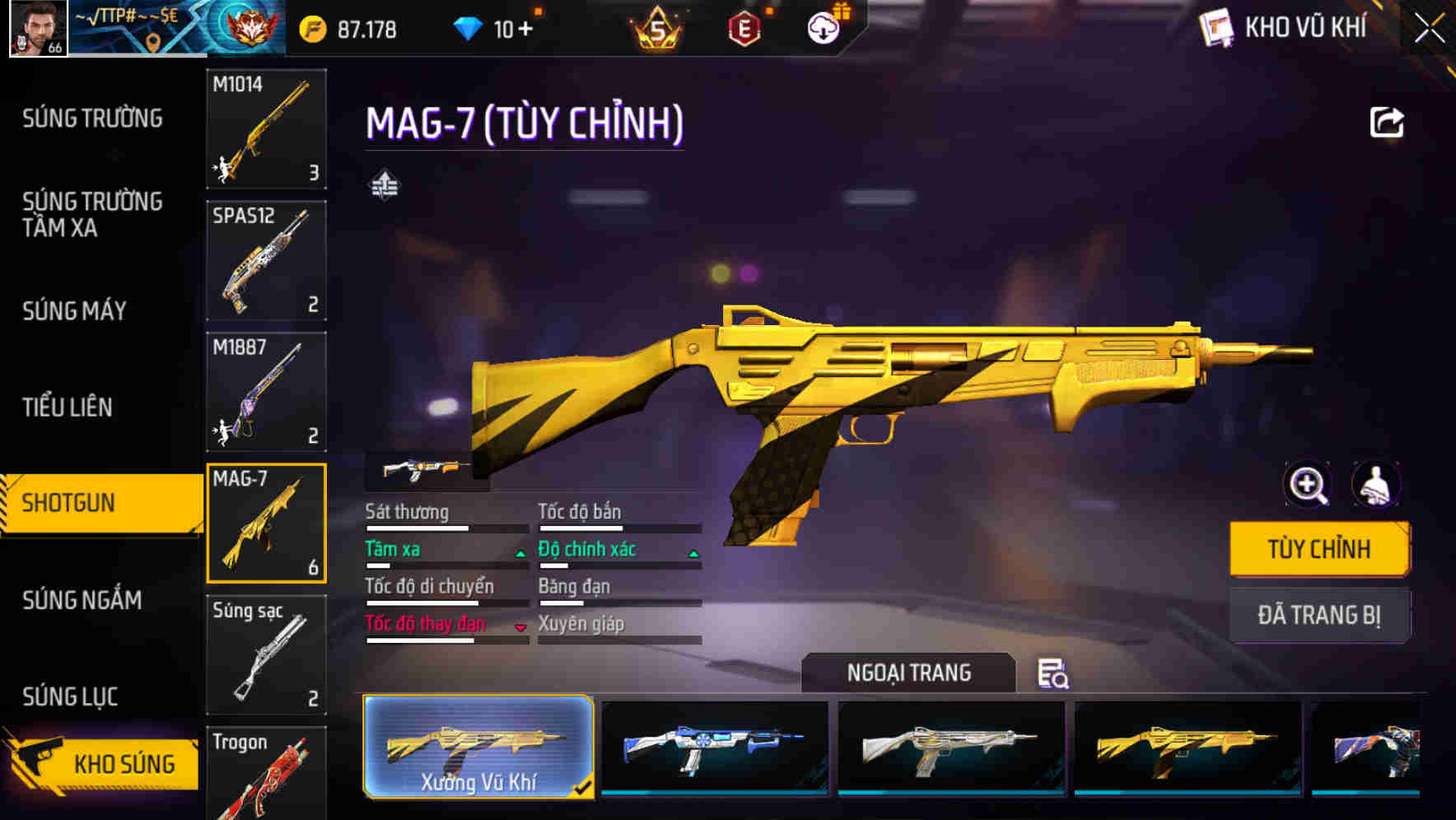This screenshot has width=1456, height=820.
Task: Toggle the equipped checkmark on Xưởng Vũ Khí skin
Action: (x=584, y=788)
